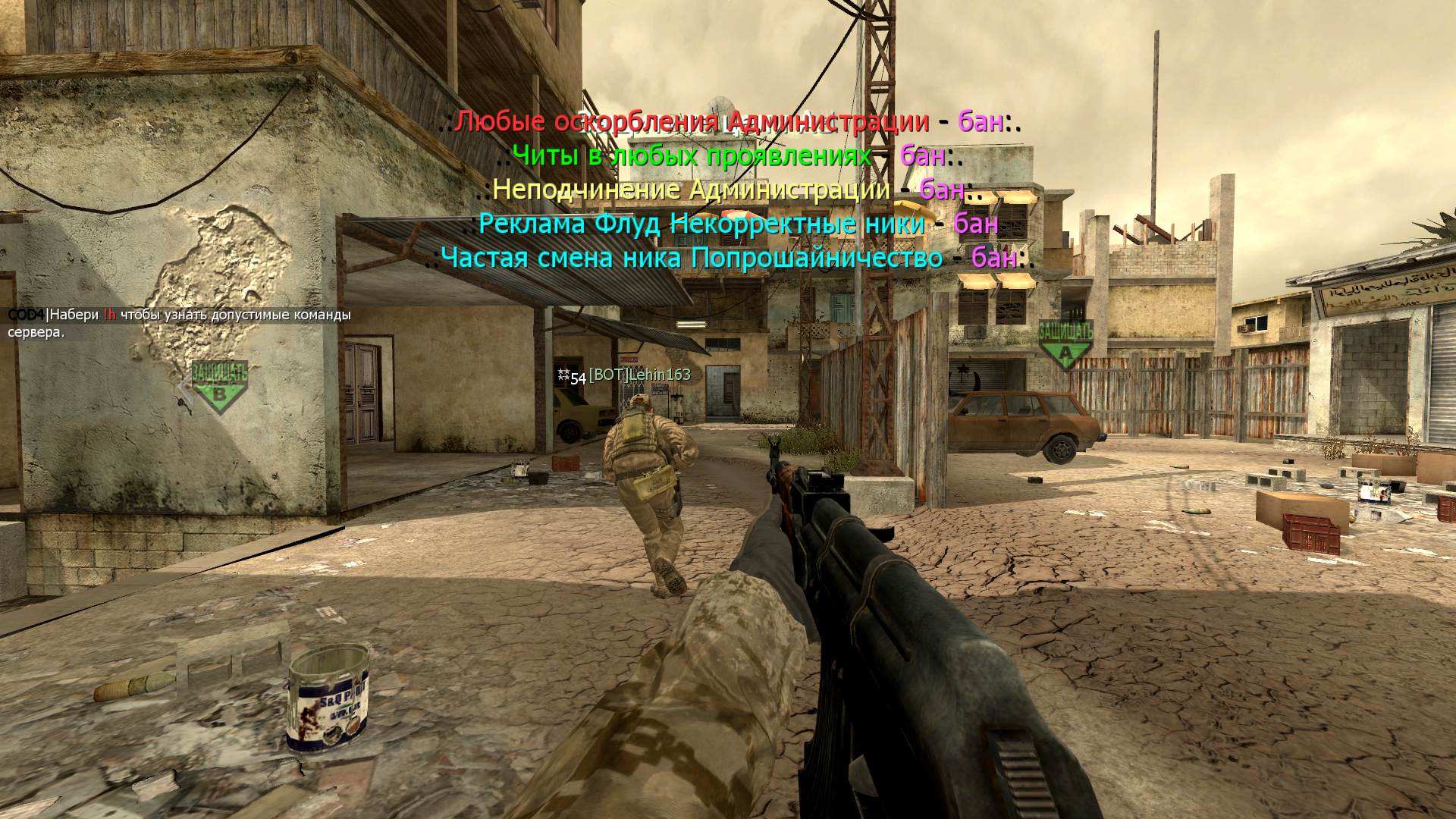Click the Defend B objective marker
The height and width of the screenshot is (819, 1456).
[219, 387]
